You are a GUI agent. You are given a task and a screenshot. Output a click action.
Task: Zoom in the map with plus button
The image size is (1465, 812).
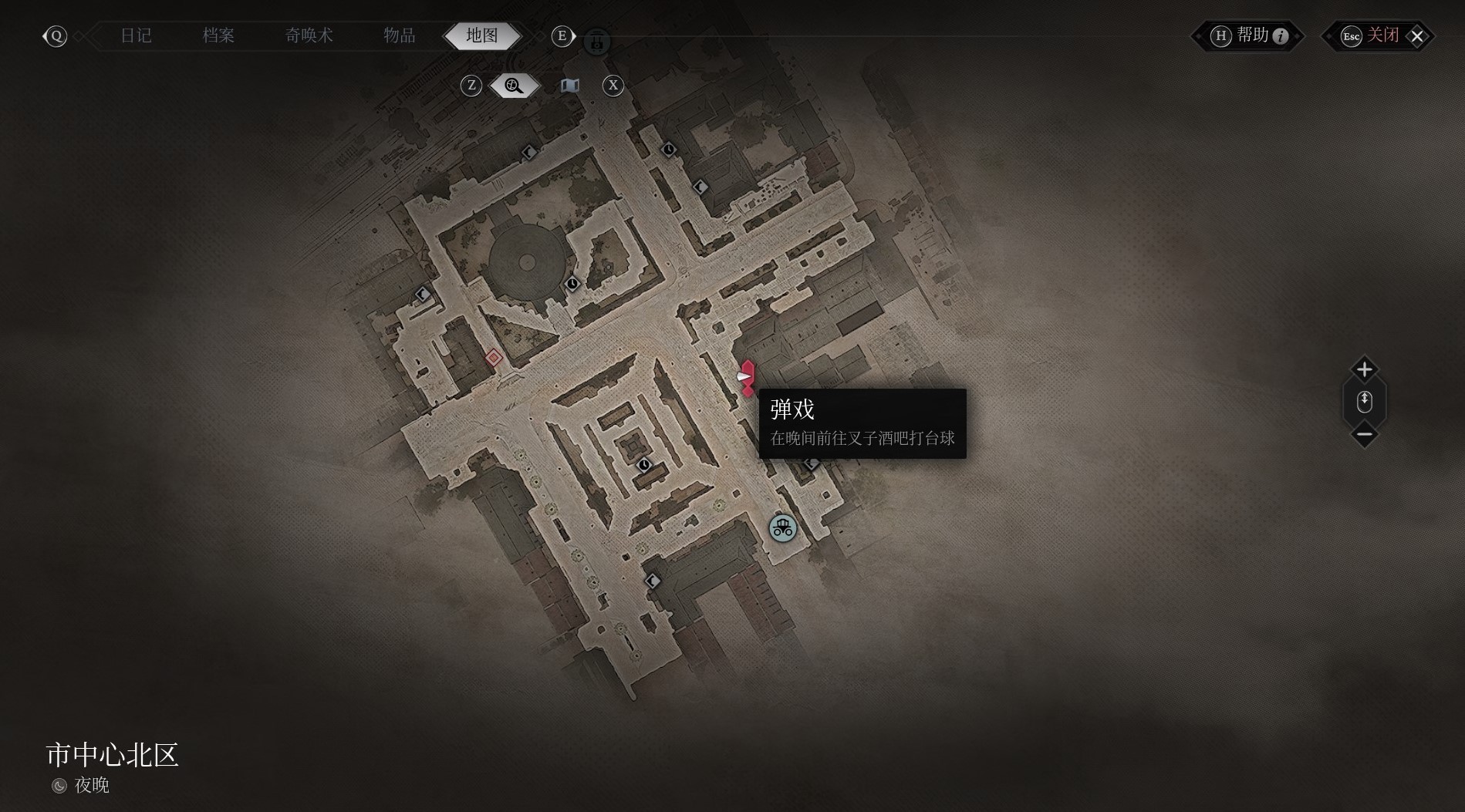tap(1364, 369)
